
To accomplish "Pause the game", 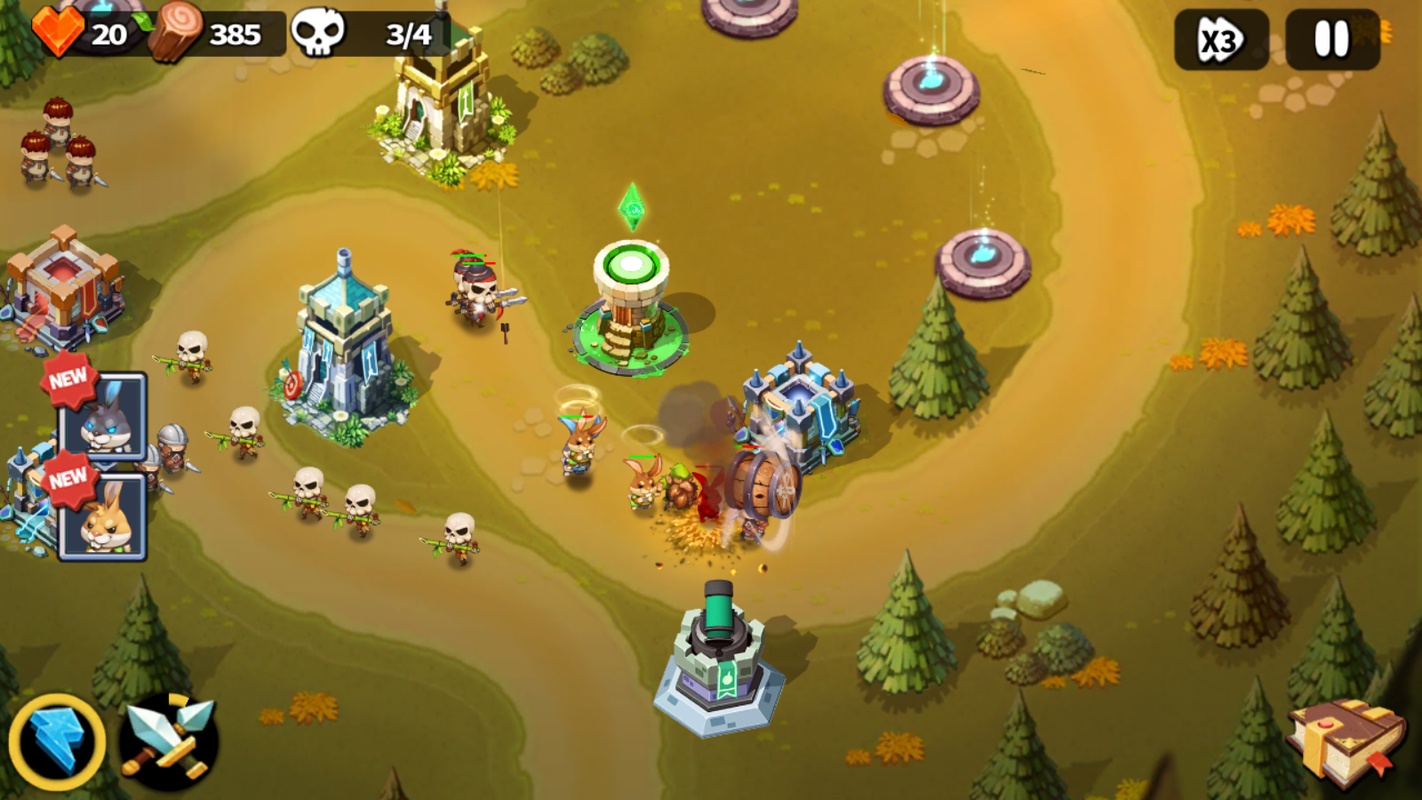I will 1332,40.
